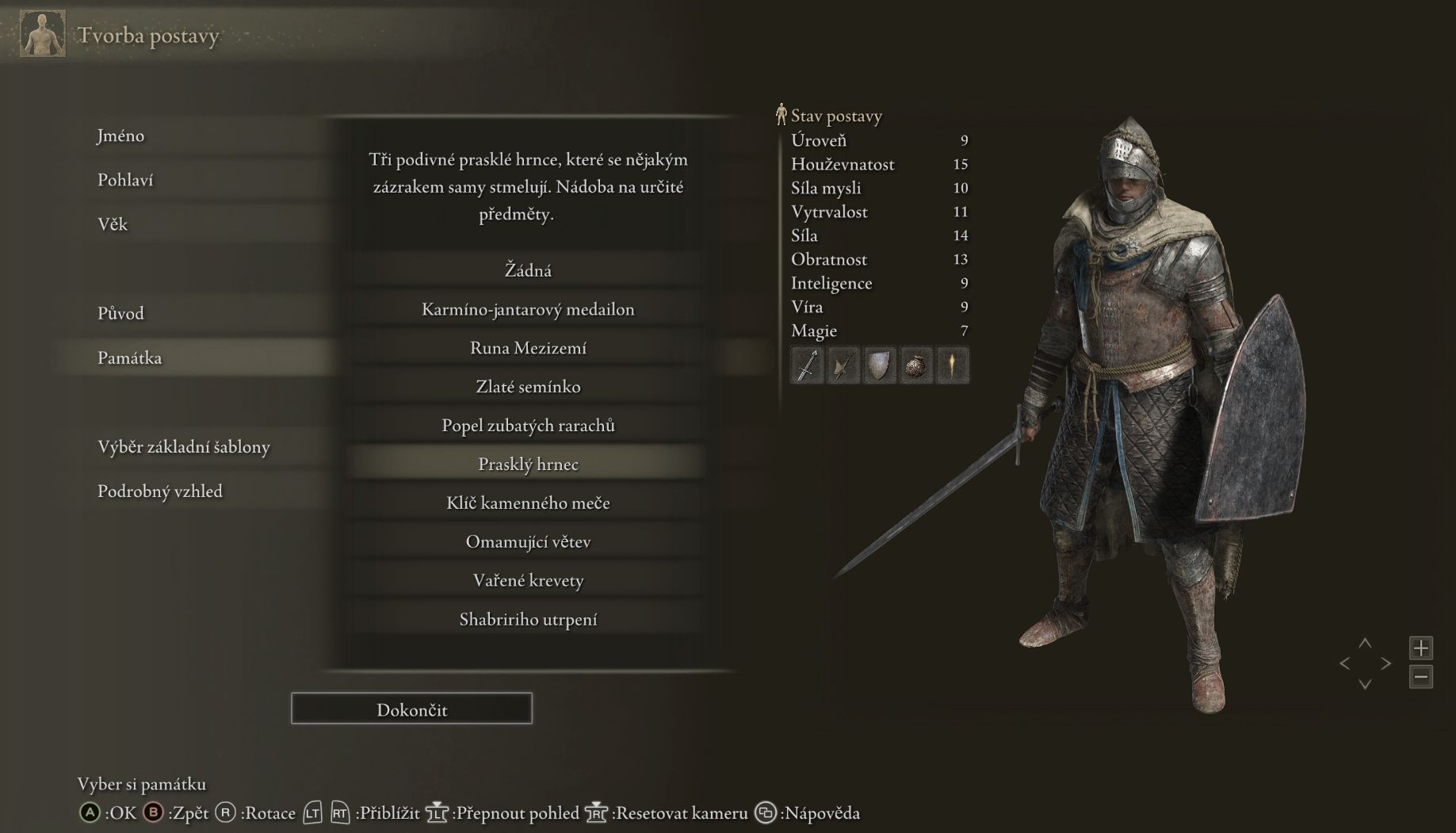Pick Klíč kamenného meče
Screen dimensions: 1456x833
[x=528, y=503]
